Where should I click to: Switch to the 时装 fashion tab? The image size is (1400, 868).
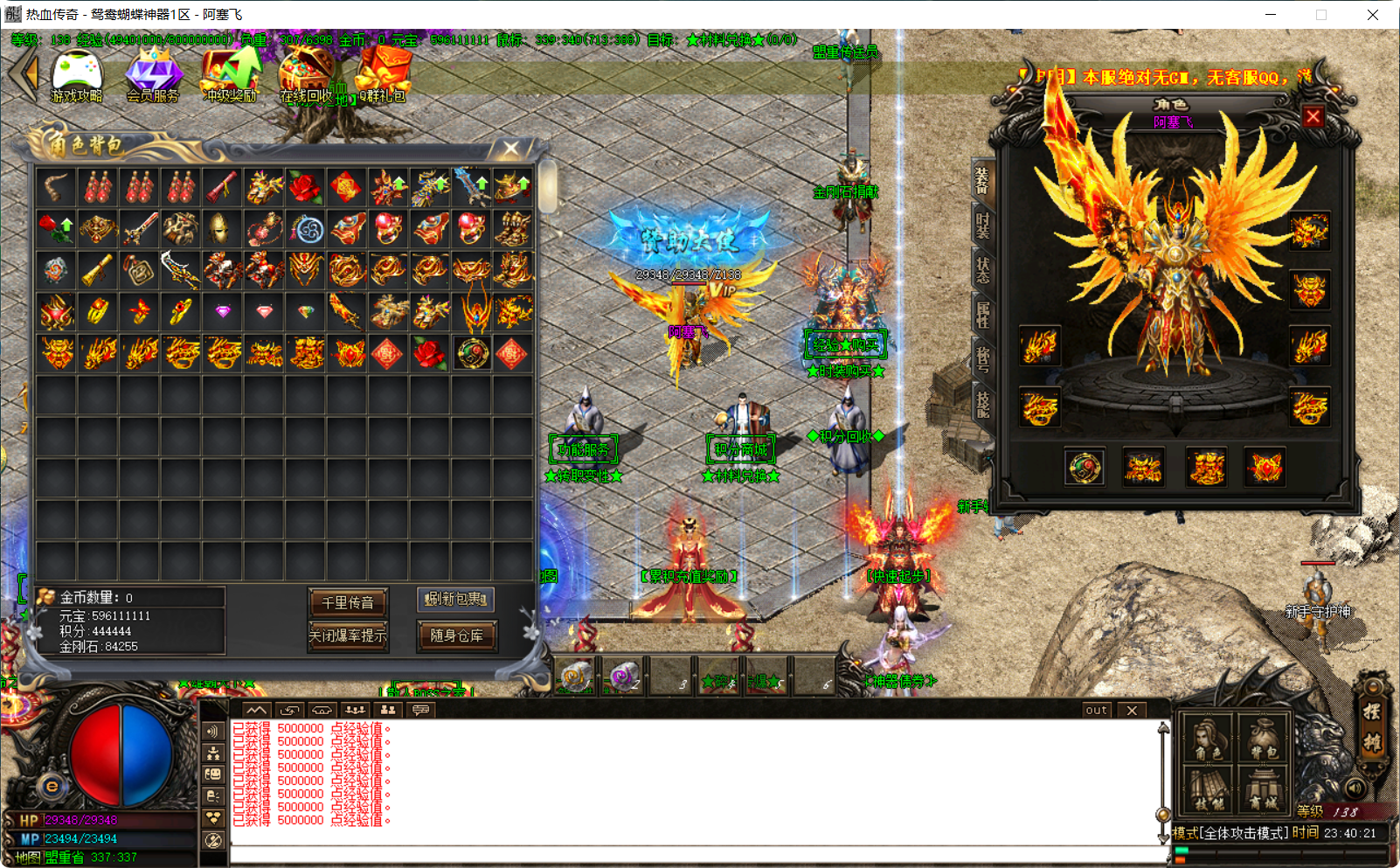(x=982, y=224)
